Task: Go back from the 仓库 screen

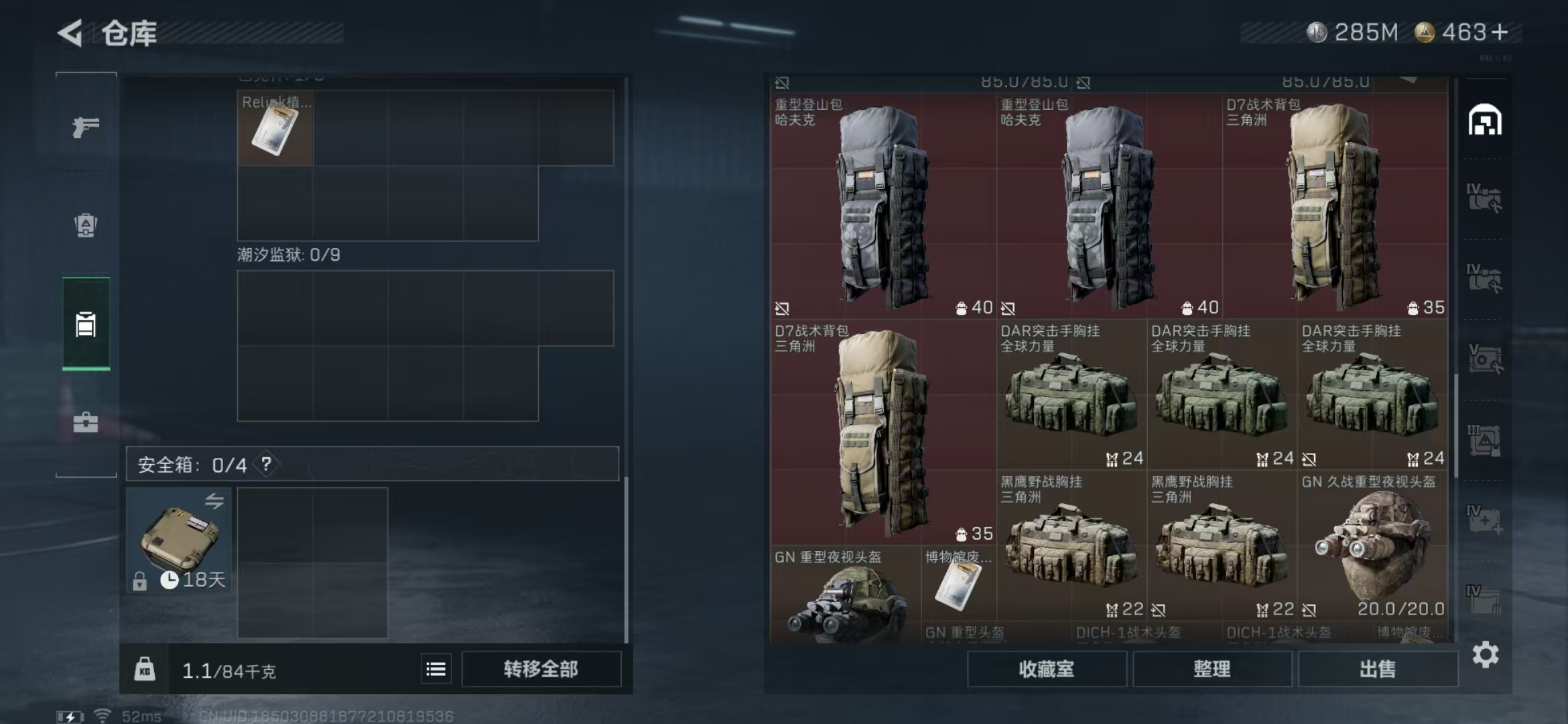Action: click(71, 33)
